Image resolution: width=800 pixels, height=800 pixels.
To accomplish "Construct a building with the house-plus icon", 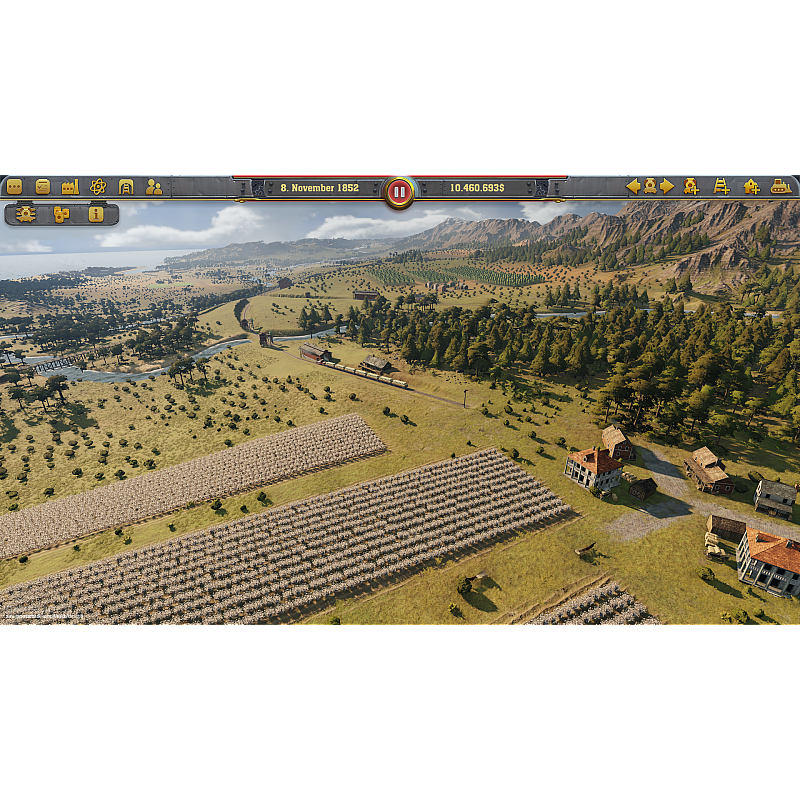I will point(751,186).
